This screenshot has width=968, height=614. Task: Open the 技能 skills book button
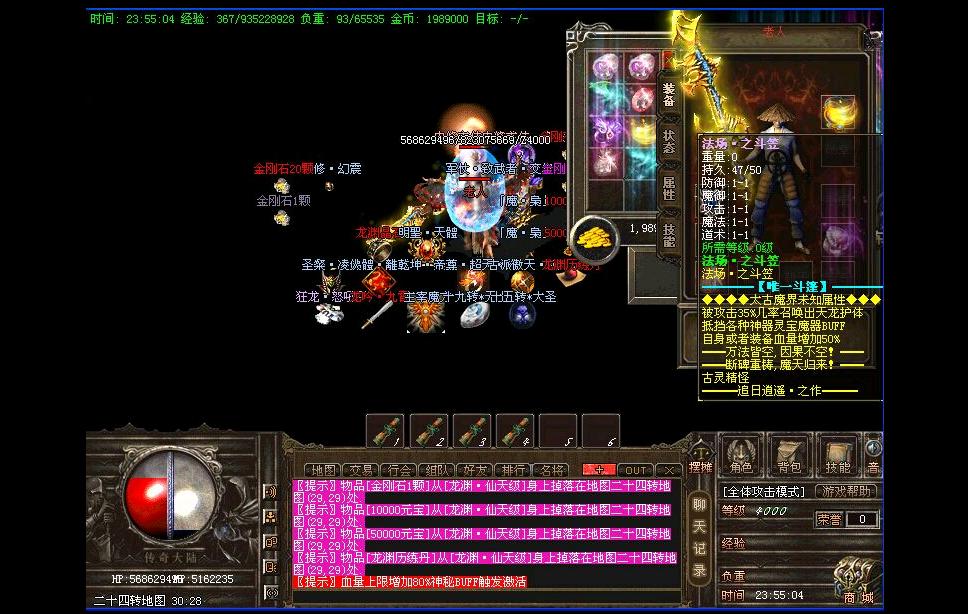click(838, 456)
